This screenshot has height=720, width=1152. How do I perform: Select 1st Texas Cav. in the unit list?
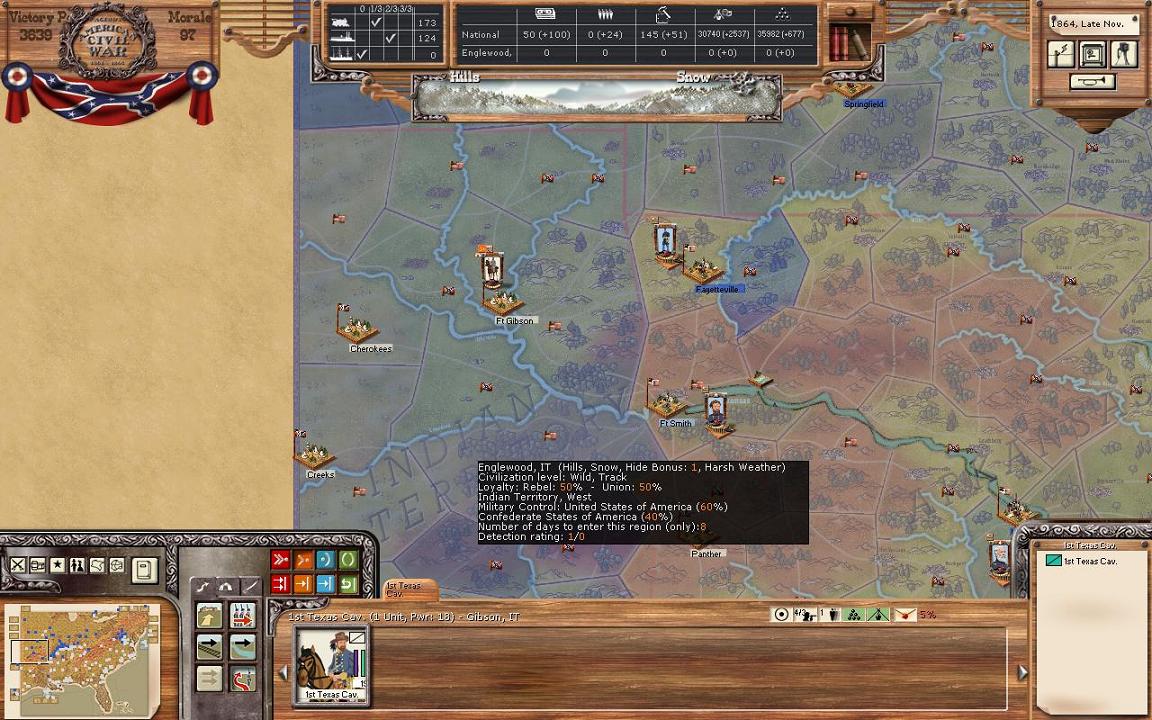tap(1089, 562)
